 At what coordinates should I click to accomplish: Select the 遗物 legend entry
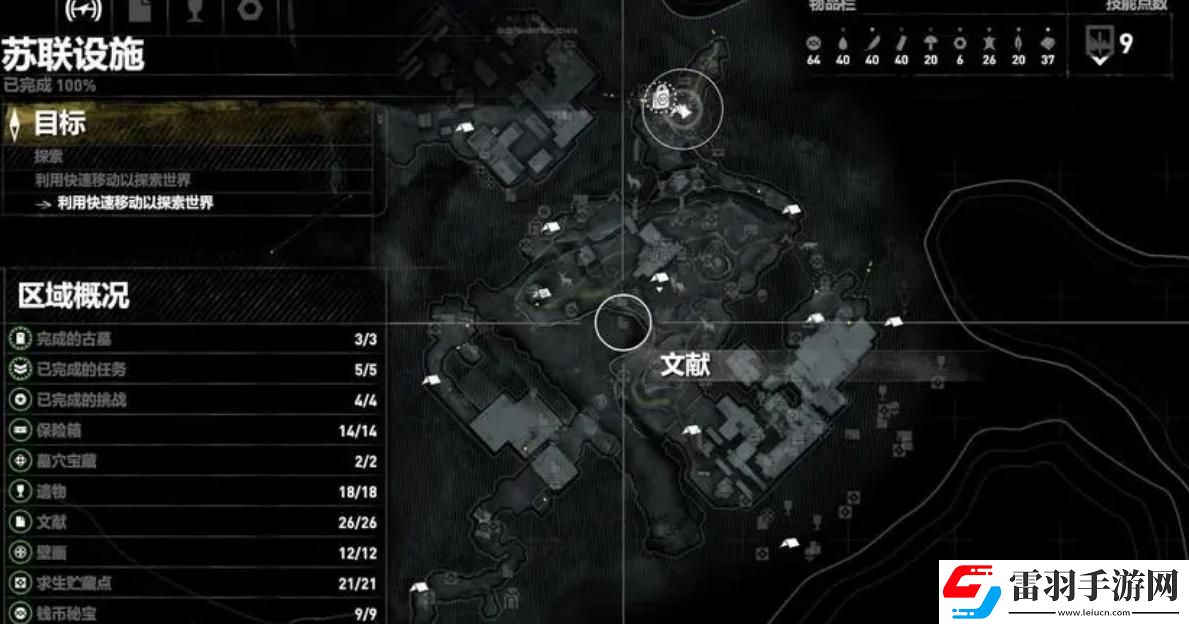[x=190, y=491]
